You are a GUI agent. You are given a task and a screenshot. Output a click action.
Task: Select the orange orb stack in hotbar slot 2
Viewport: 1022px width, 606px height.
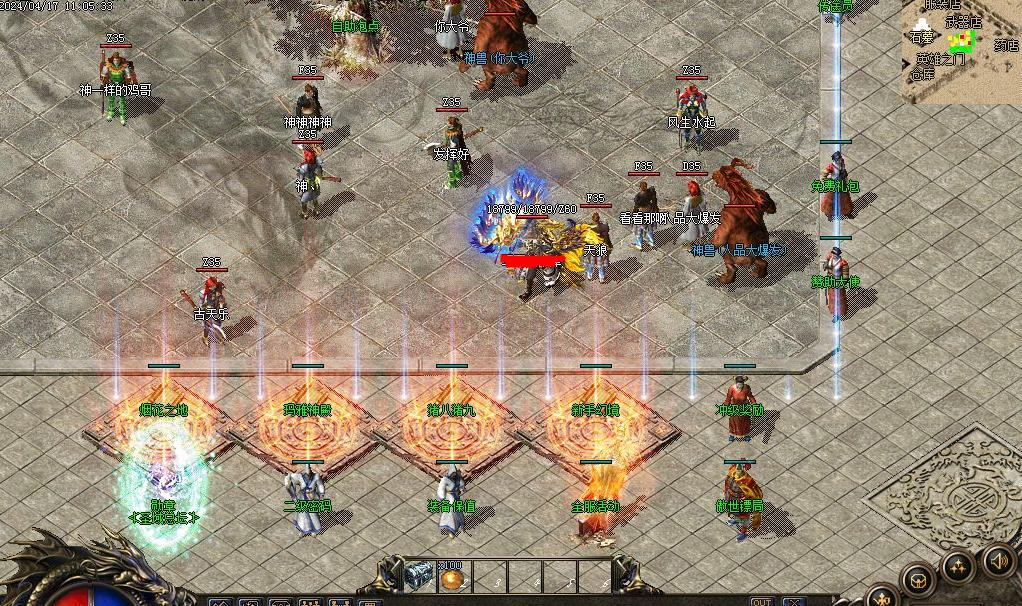[452, 577]
